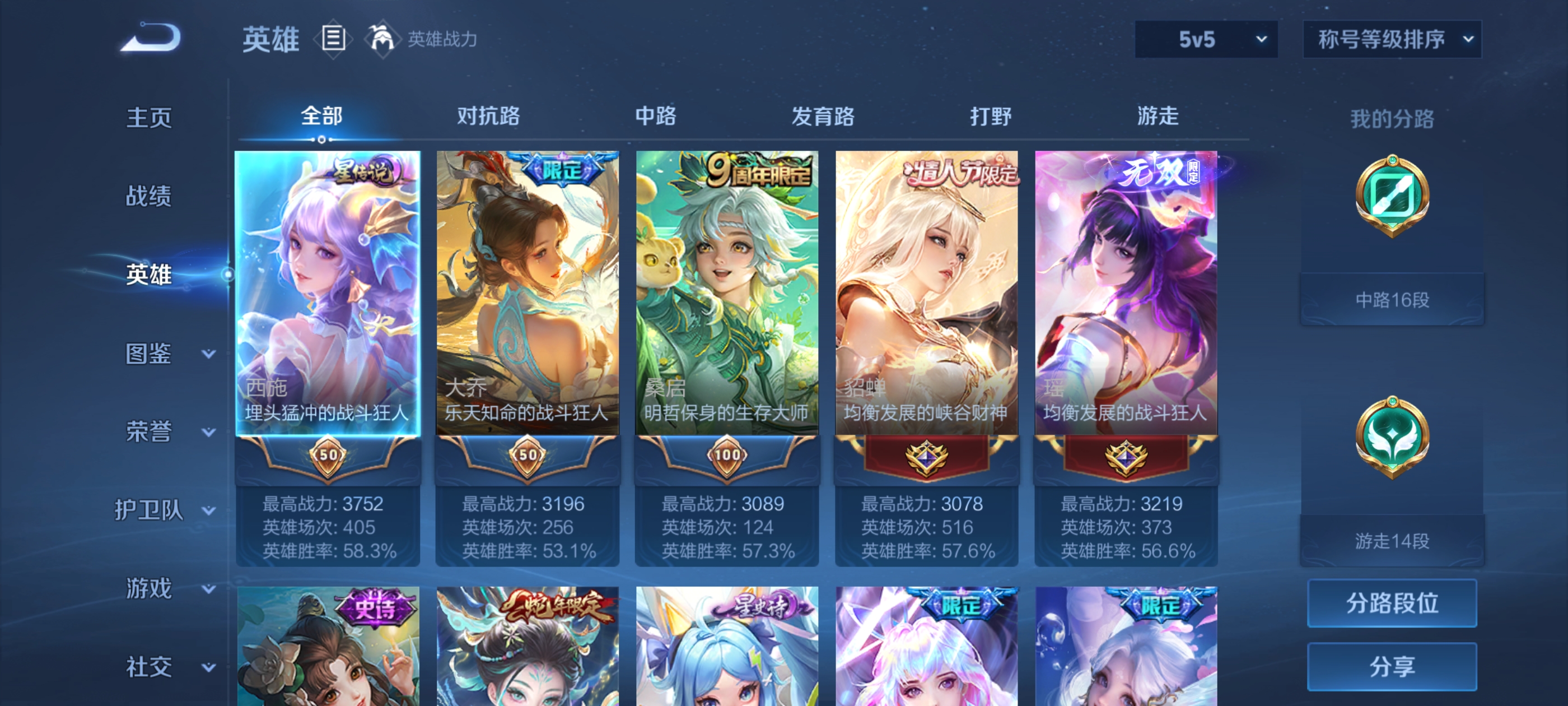
Task: Switch to the 对抗路 lane tab
Action: click(x=487, y=117)
